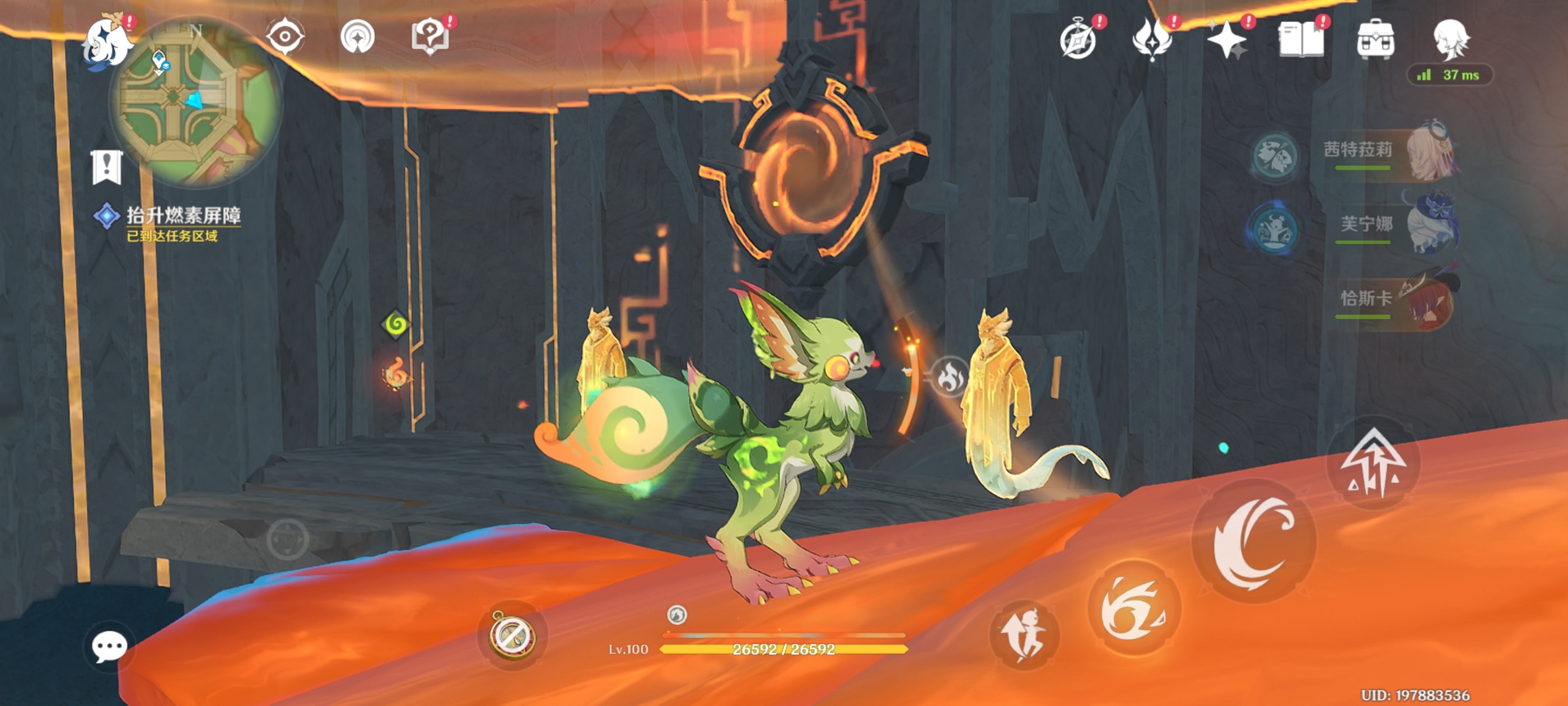Tap the upward arrow jump button
The image size is (1568, 706).
click(x=1373, y=464)
